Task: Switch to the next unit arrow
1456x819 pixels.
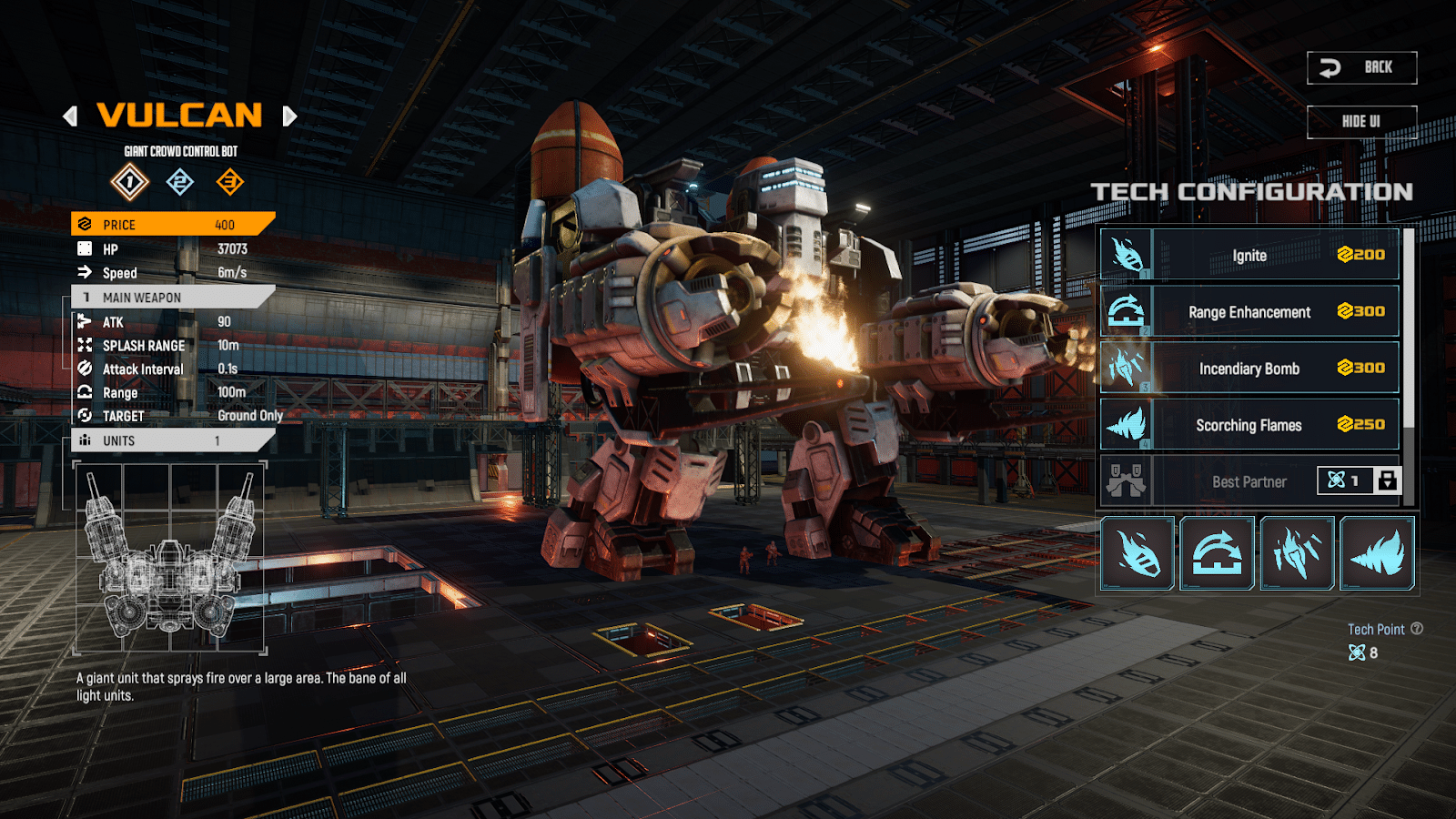Action: [289, 116]
